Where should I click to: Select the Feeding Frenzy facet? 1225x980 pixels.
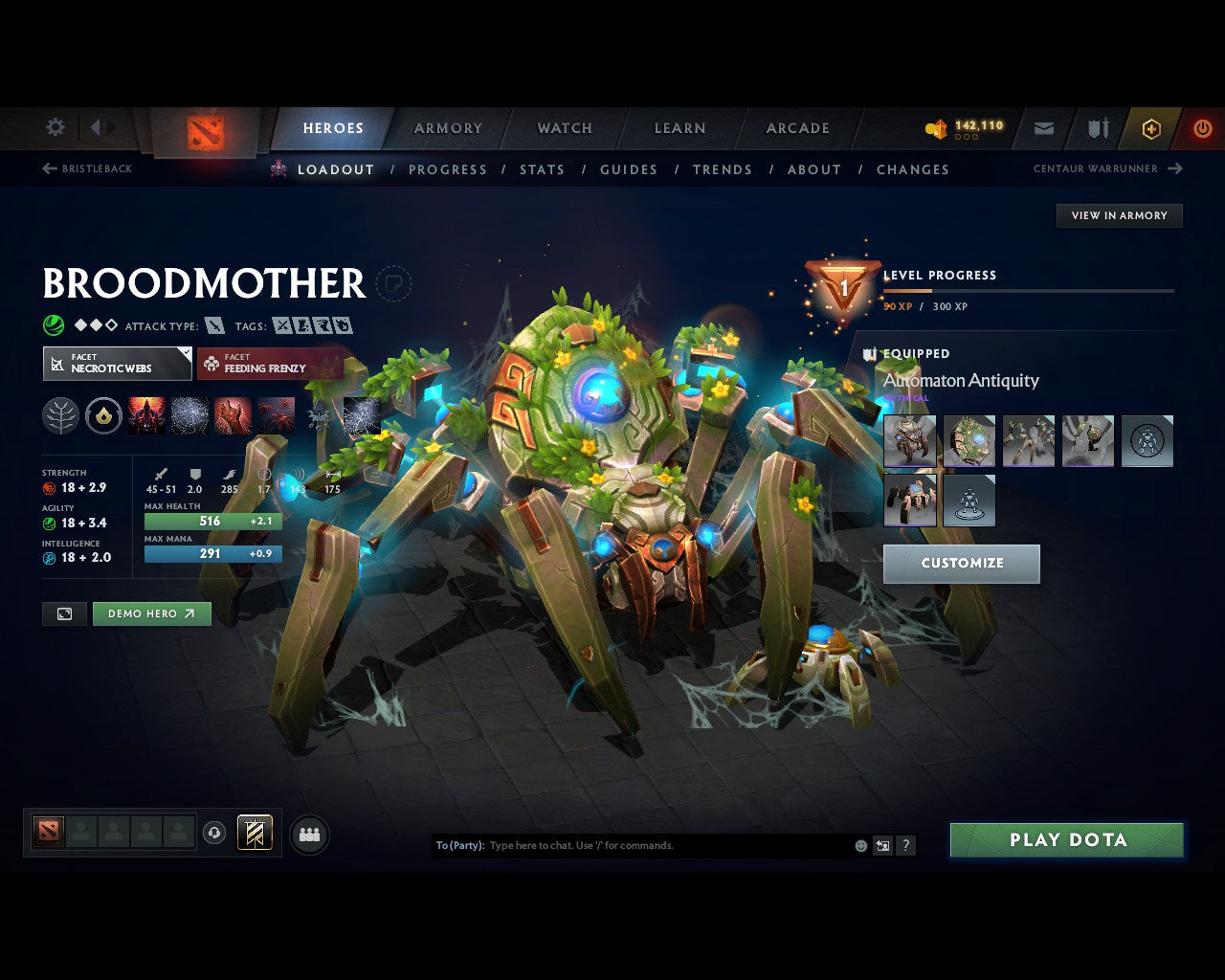271,364
